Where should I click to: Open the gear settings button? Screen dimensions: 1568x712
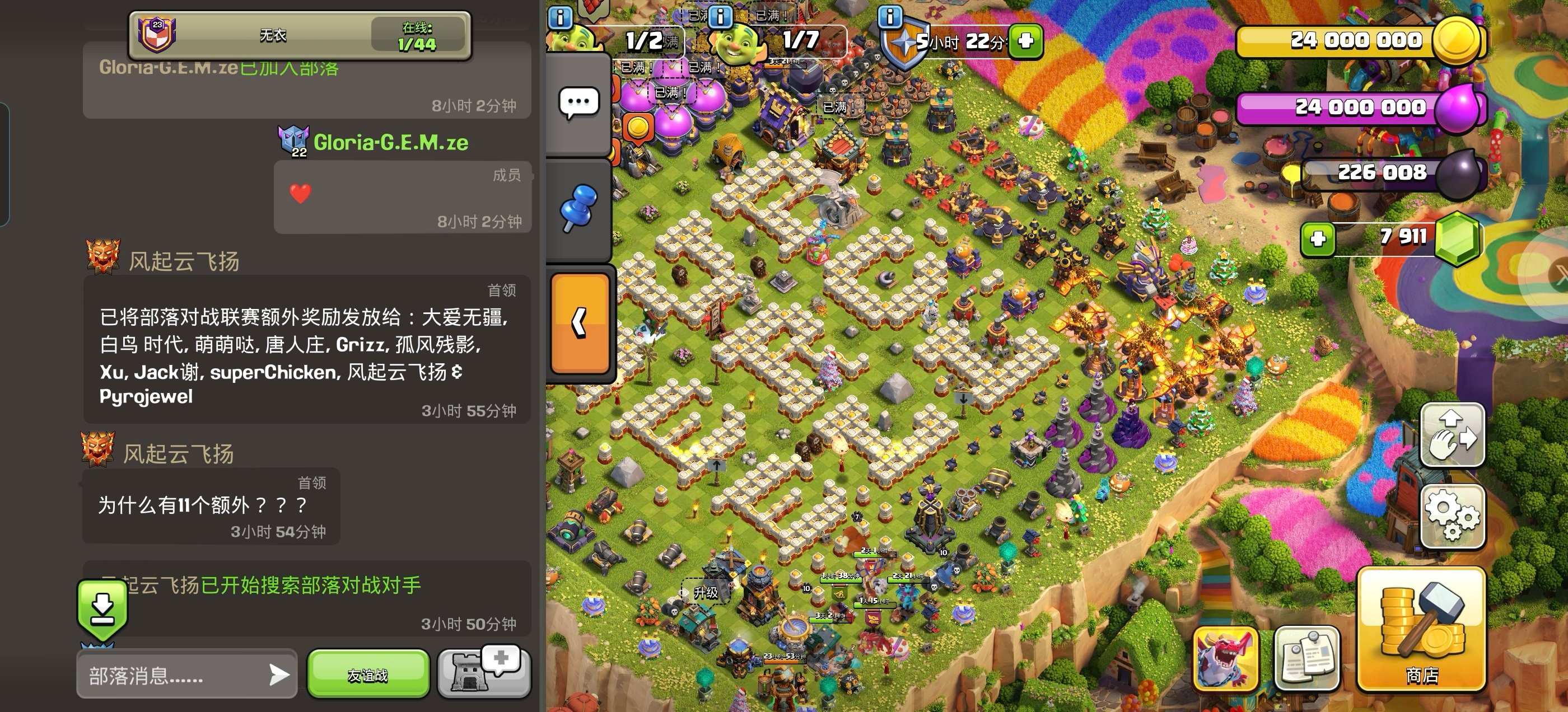click(x=1452, y=516)
